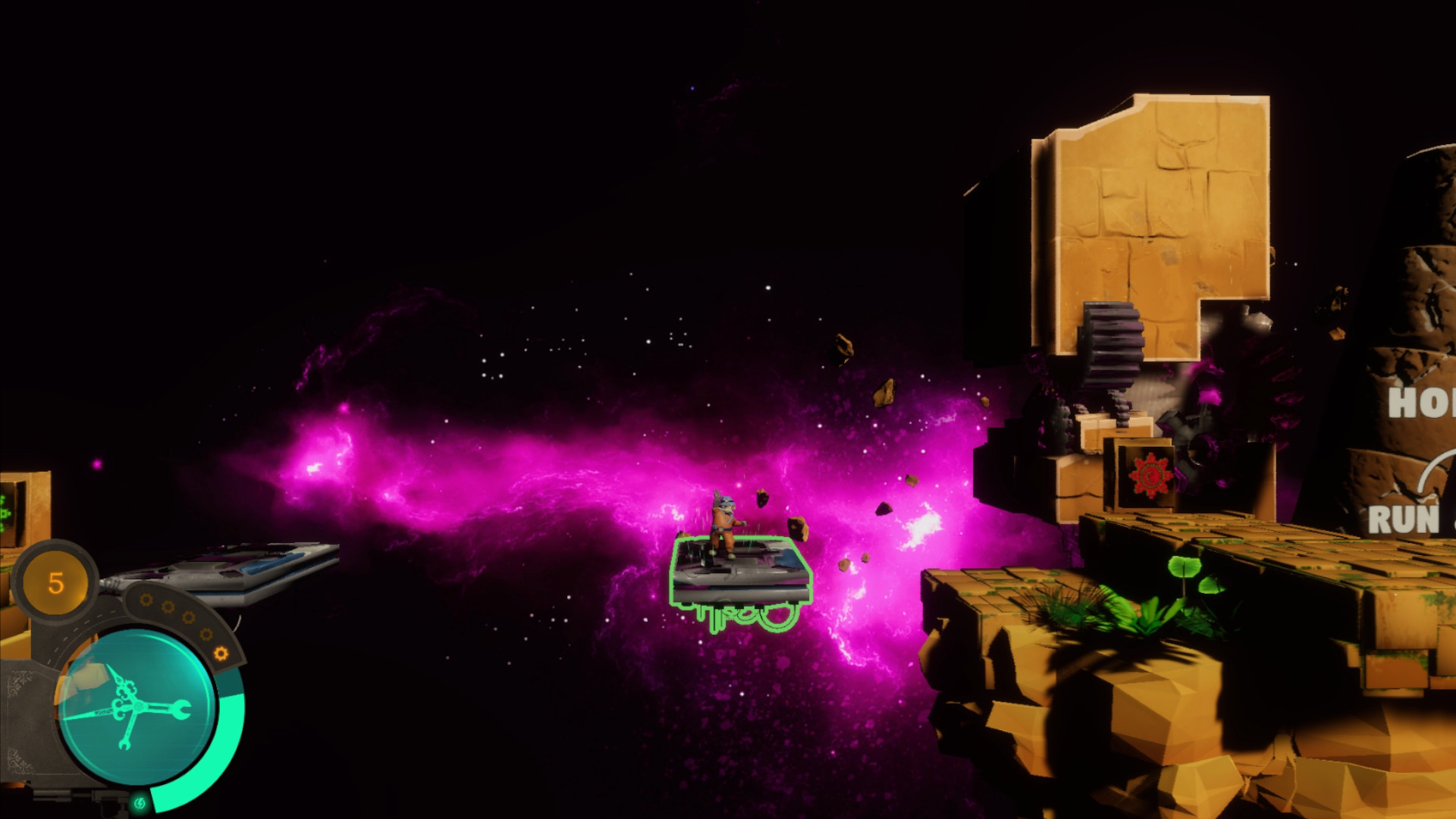This screenshot has width=1456, height=819.
Task: Click the middle gear of the five-gear HUD arc
Action: point(190,619)
